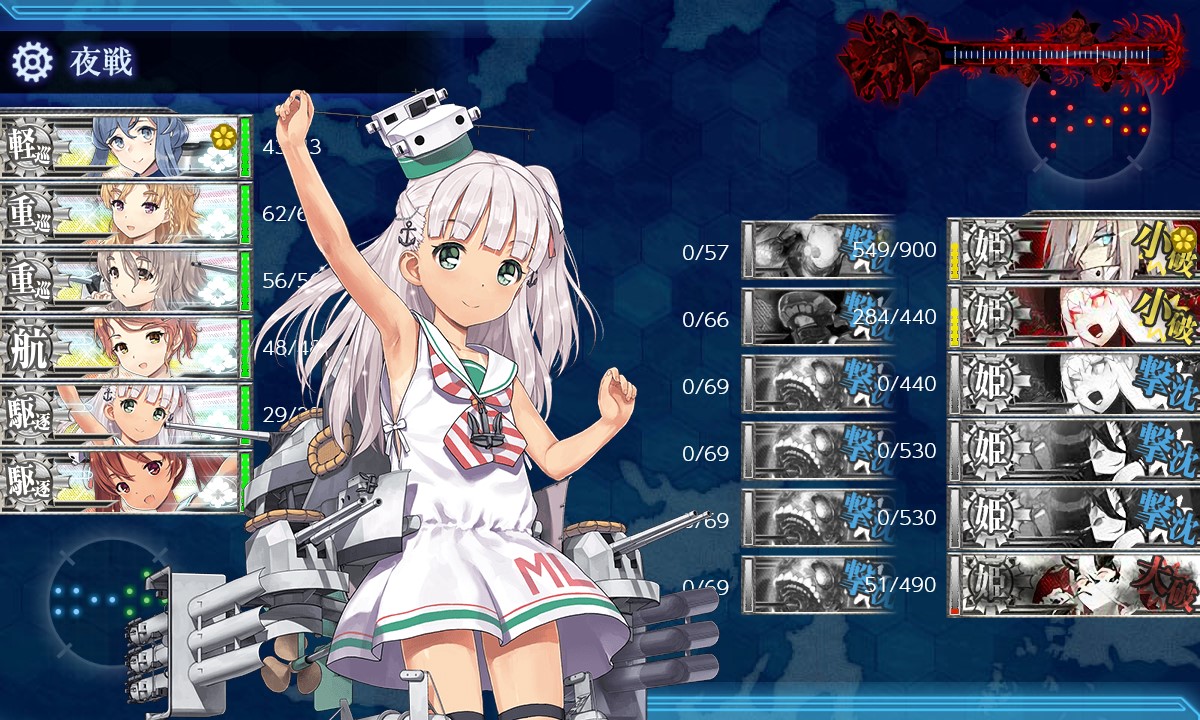Open the enemy formation radar display
The height and width of the screenshot is (720, 1200).
click(x=1088, y=120)
